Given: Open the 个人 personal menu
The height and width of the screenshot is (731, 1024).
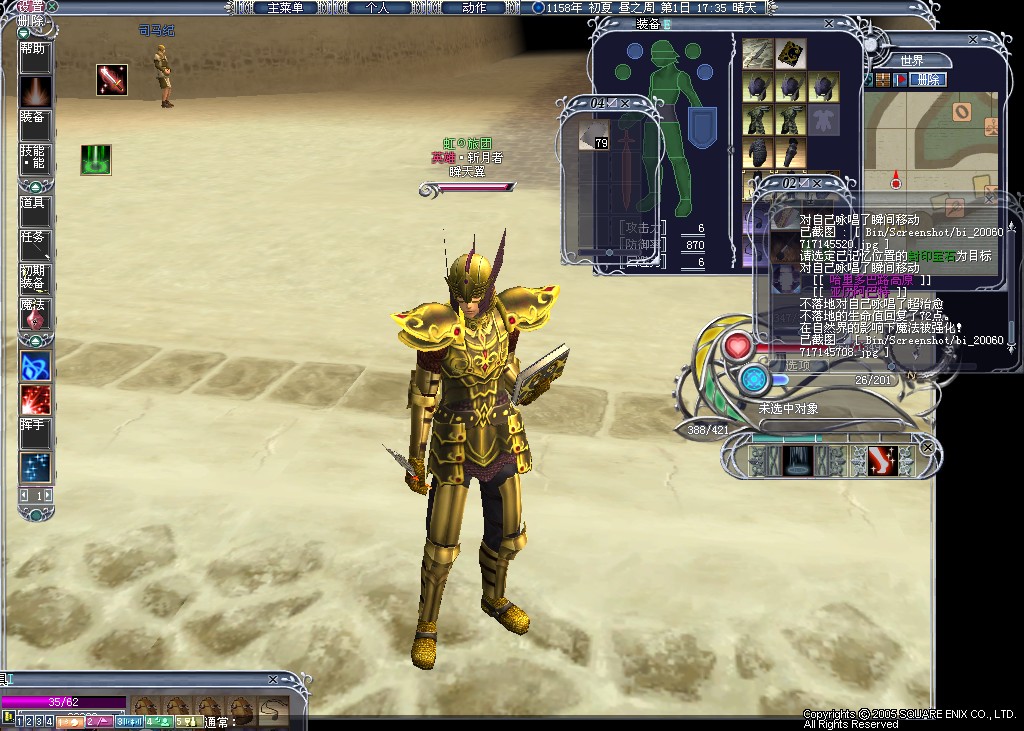Looking at the screenshot, I should tap(376, 8).
